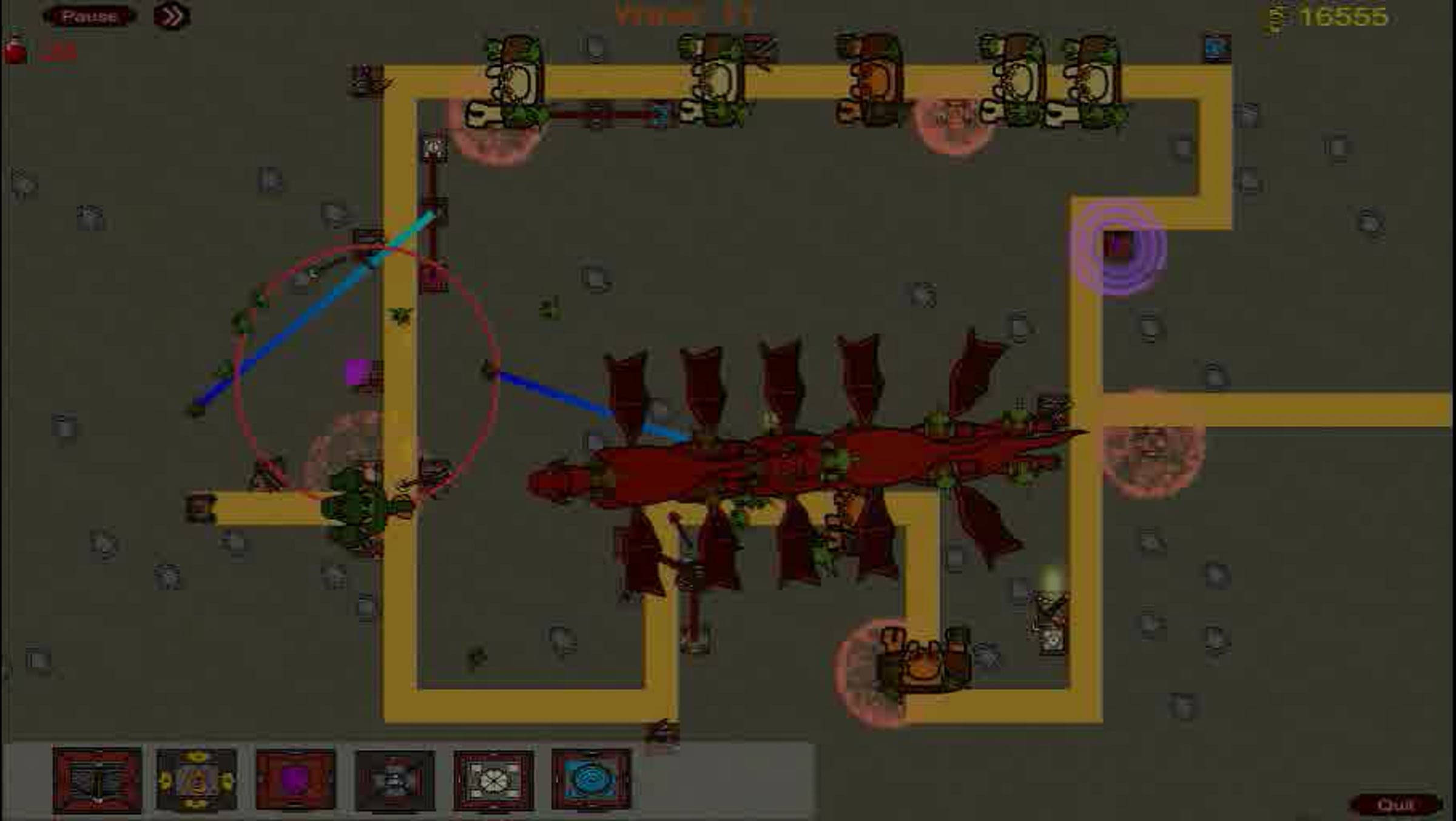This screenshot has height=821, width=1456.
Task: Choose the white four-petal tower icon
Action: pyautogui.click(x=493, y=780)
